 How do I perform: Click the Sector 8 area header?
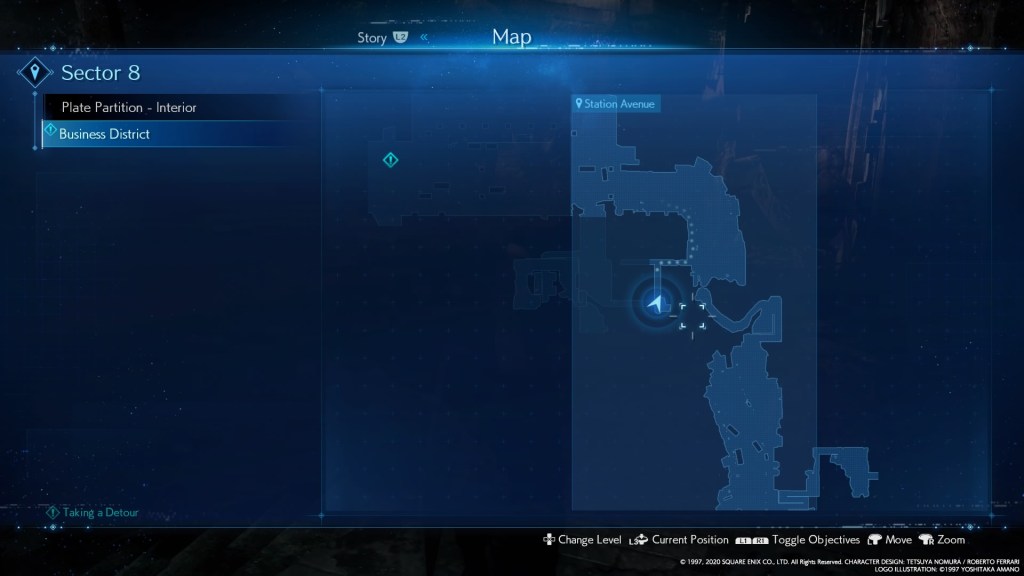100,73
